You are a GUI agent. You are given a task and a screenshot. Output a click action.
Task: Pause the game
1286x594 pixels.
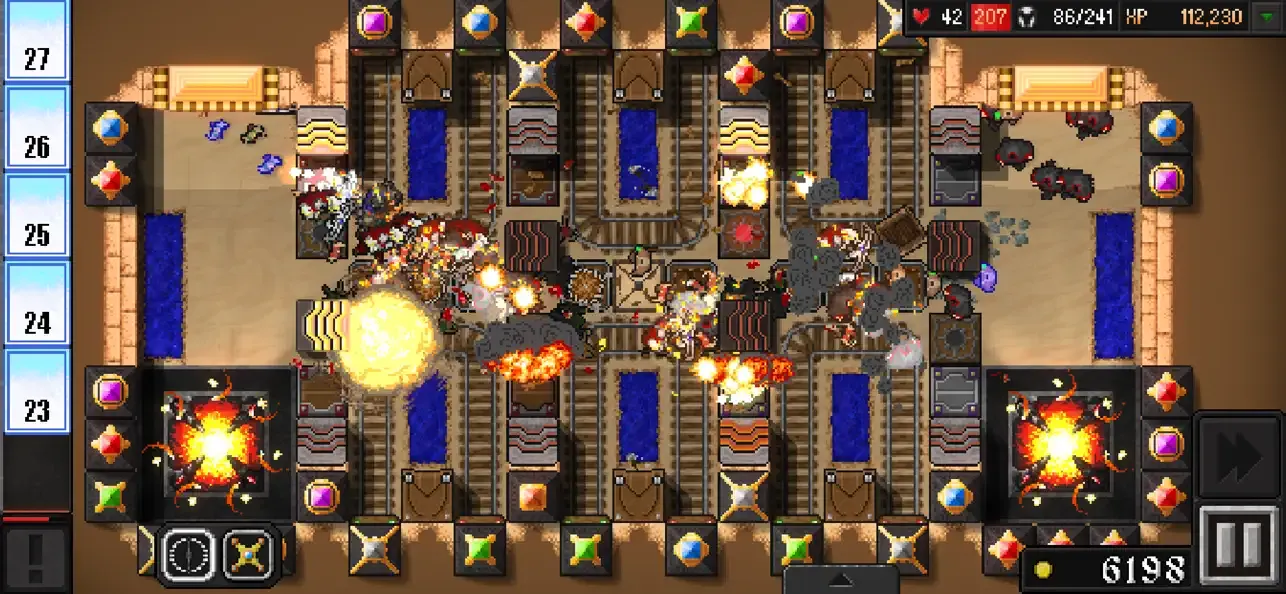click(1240, 545)
